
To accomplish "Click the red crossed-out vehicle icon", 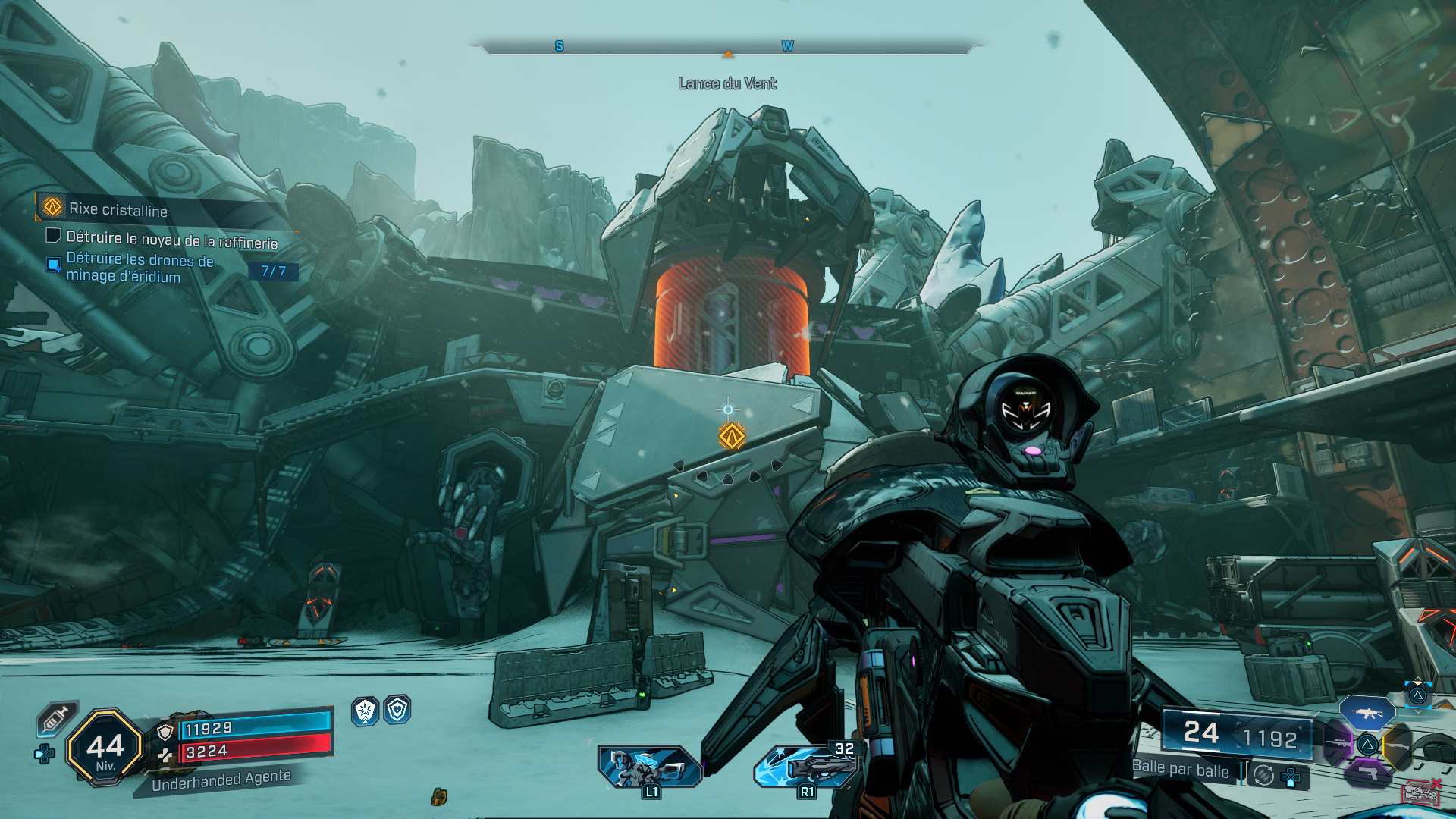I will click(1420, 792).
